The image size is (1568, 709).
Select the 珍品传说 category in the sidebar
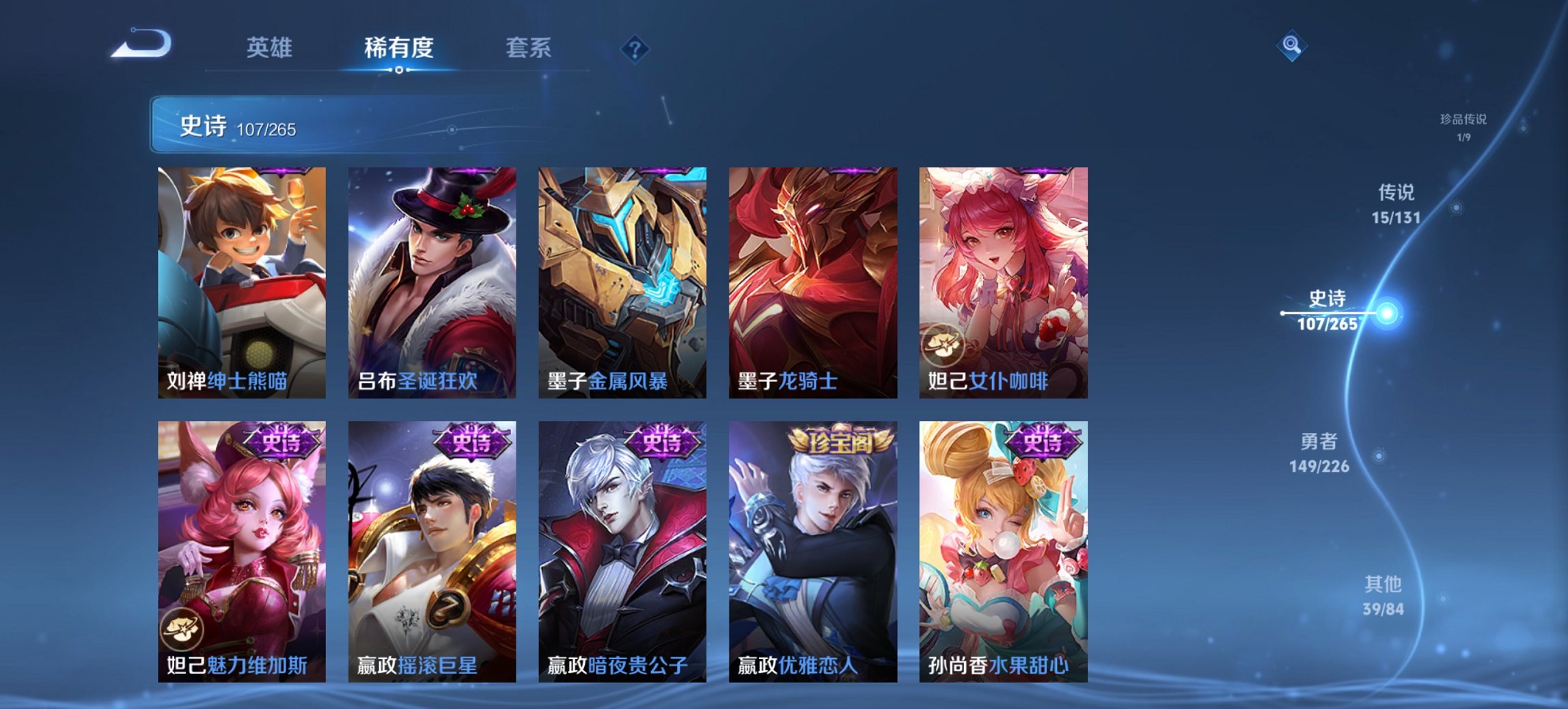[x=1462, y=127]
